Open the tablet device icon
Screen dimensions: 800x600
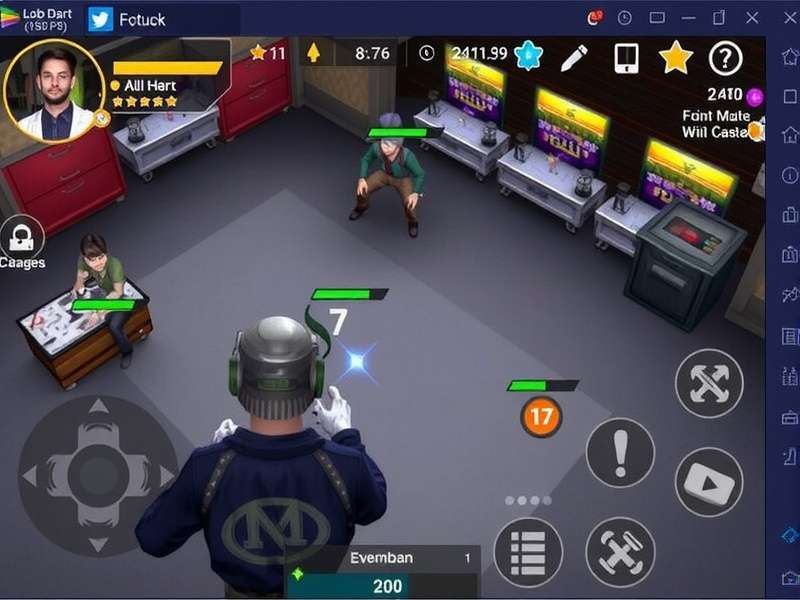[626, 57]
